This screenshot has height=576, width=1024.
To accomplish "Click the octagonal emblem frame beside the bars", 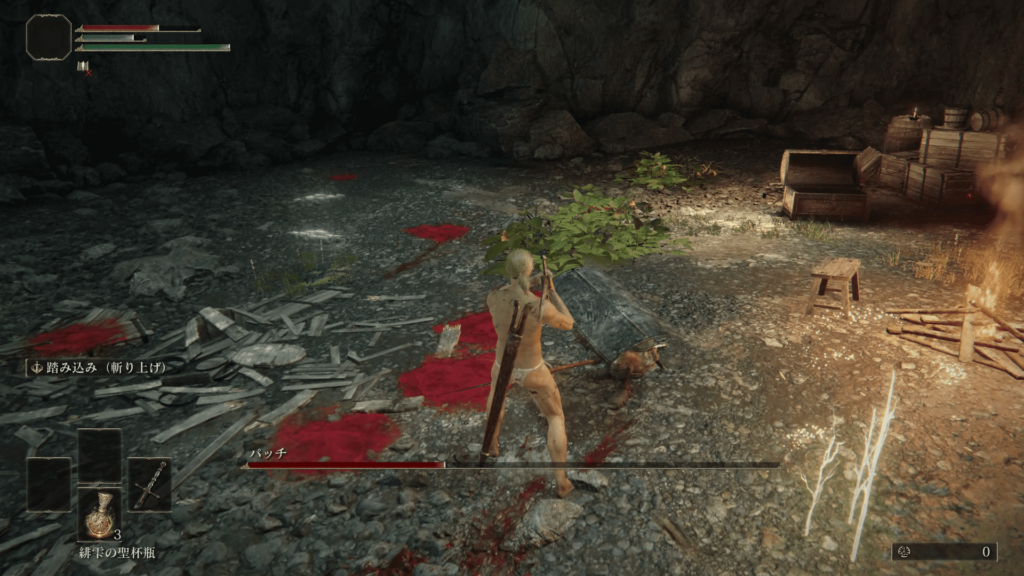I will click(x=48, y=37).
